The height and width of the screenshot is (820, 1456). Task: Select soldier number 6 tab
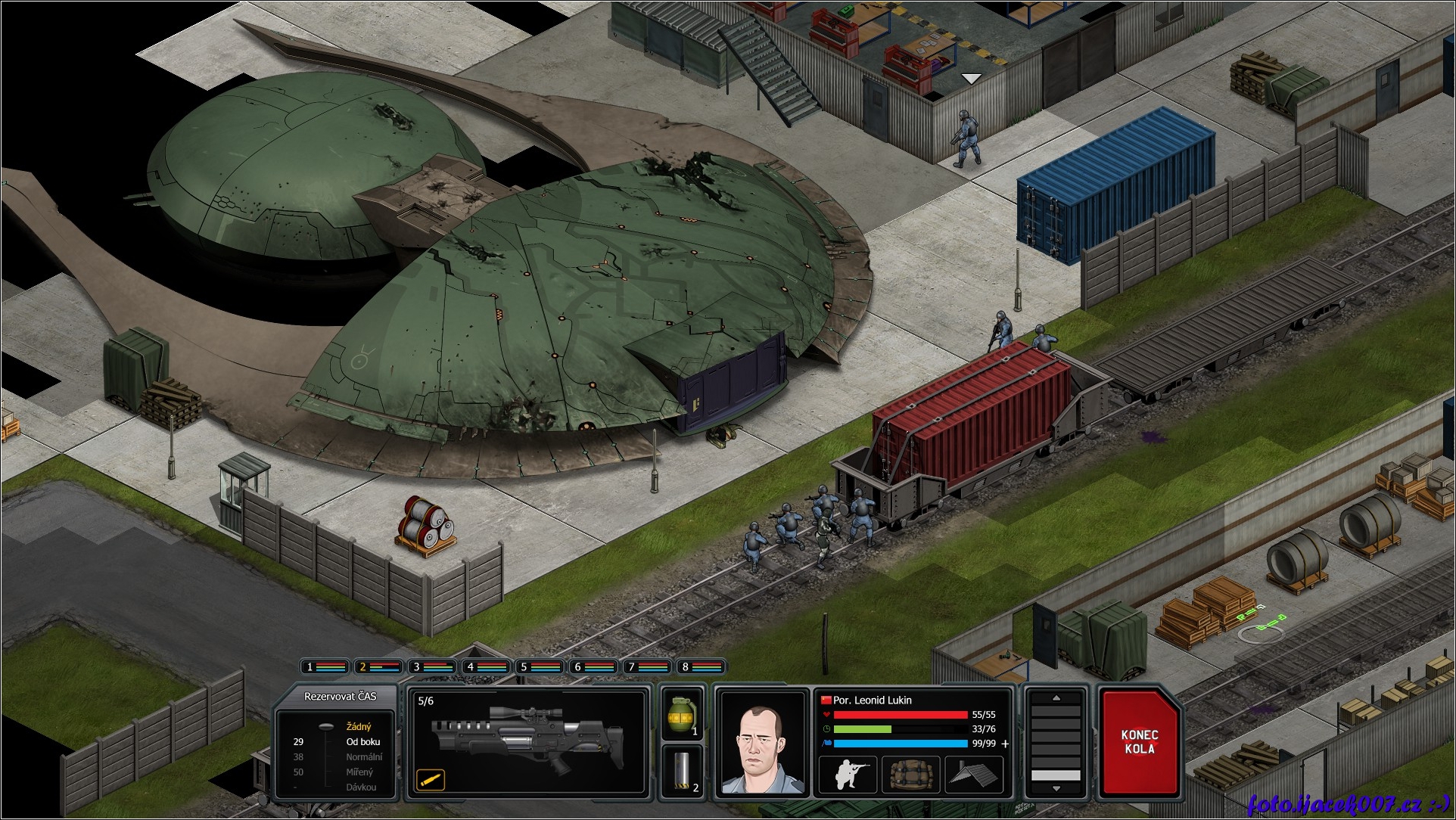click(x=594, y=666)
